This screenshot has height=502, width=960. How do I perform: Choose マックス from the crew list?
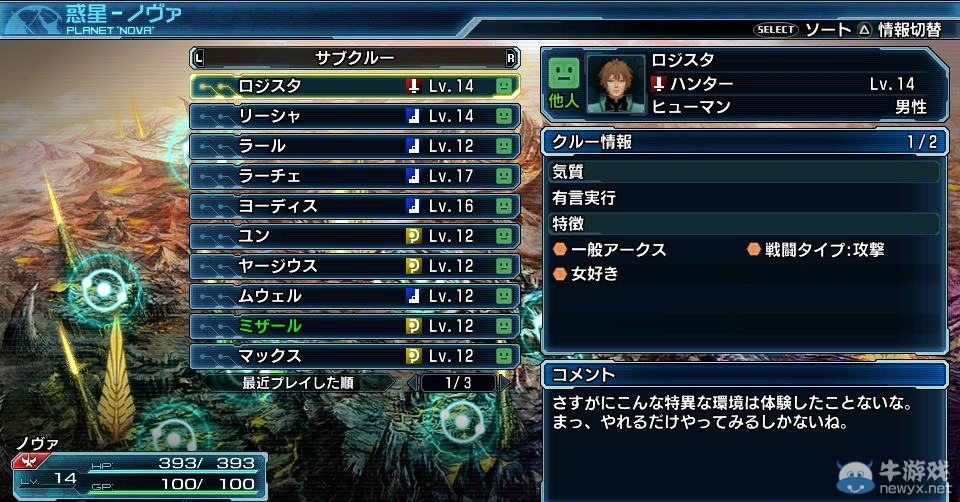[x=354, y=356]
